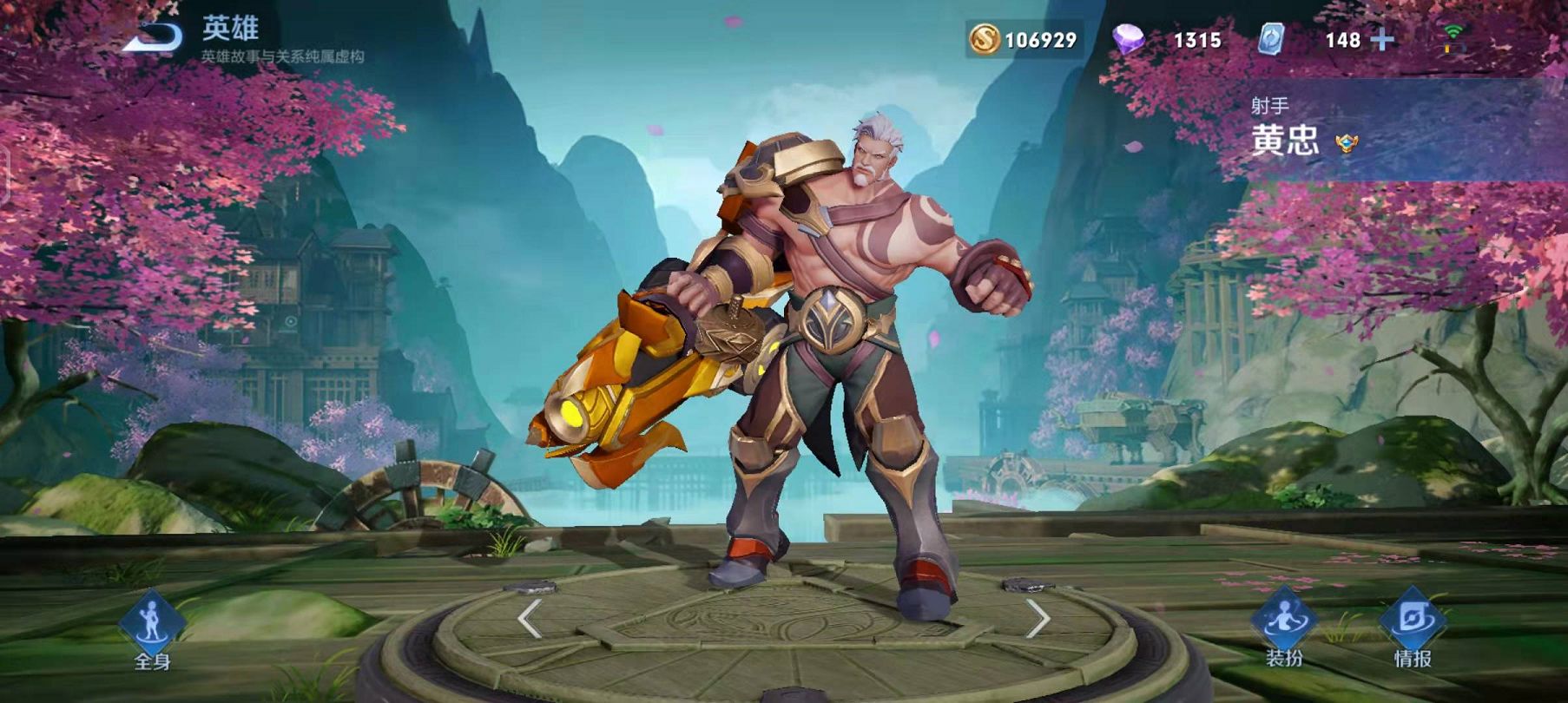
Task: Tap the gold coin currency icon
Action: pos(985,39)
